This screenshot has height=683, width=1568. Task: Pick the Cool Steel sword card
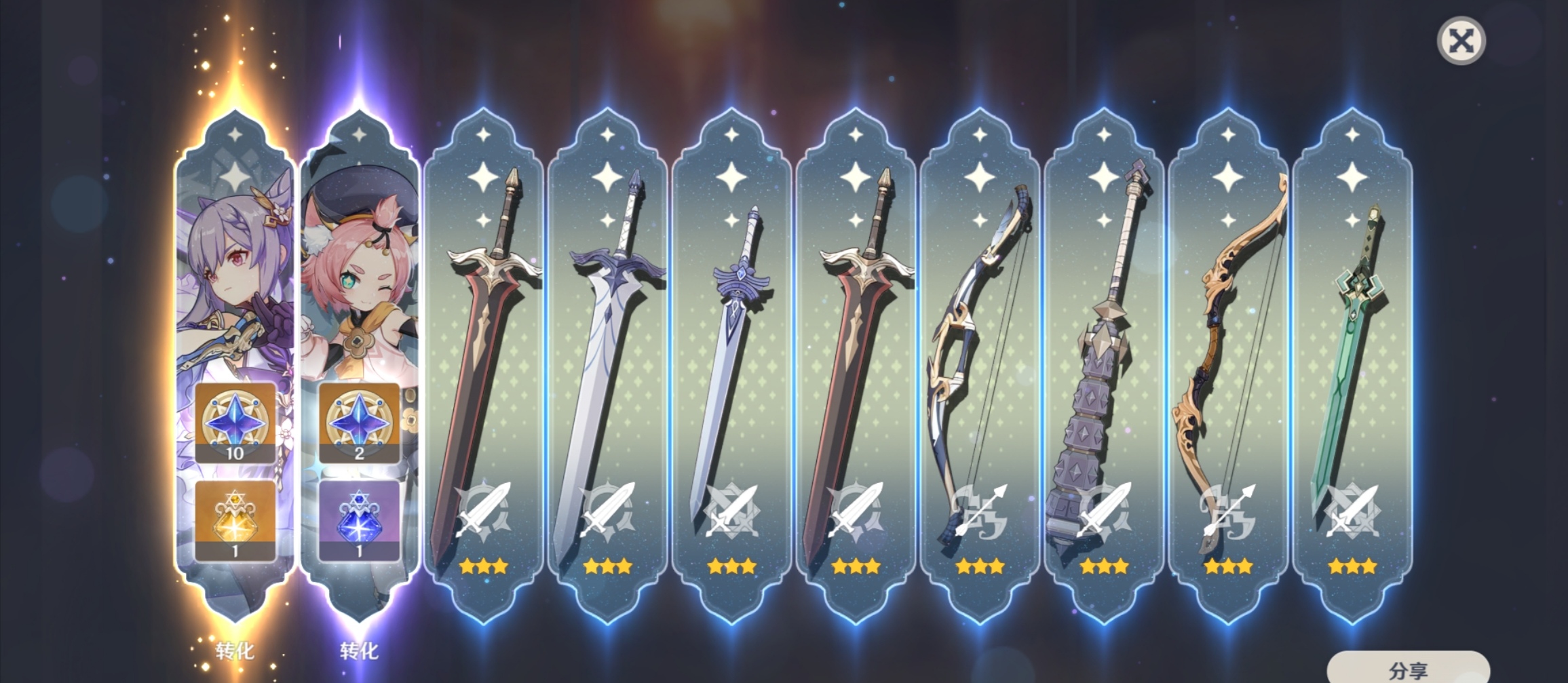[731, 366]
